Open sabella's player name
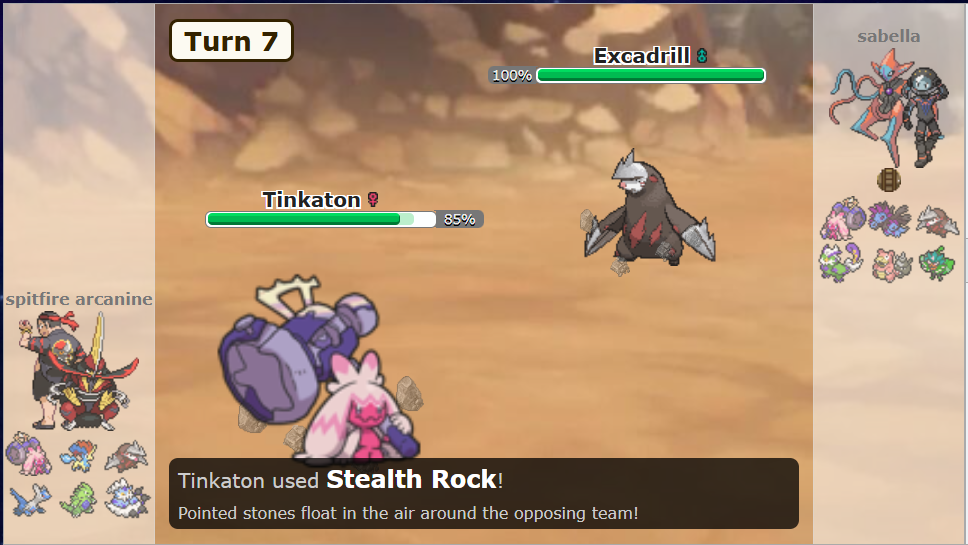 [x=889, y=36]
